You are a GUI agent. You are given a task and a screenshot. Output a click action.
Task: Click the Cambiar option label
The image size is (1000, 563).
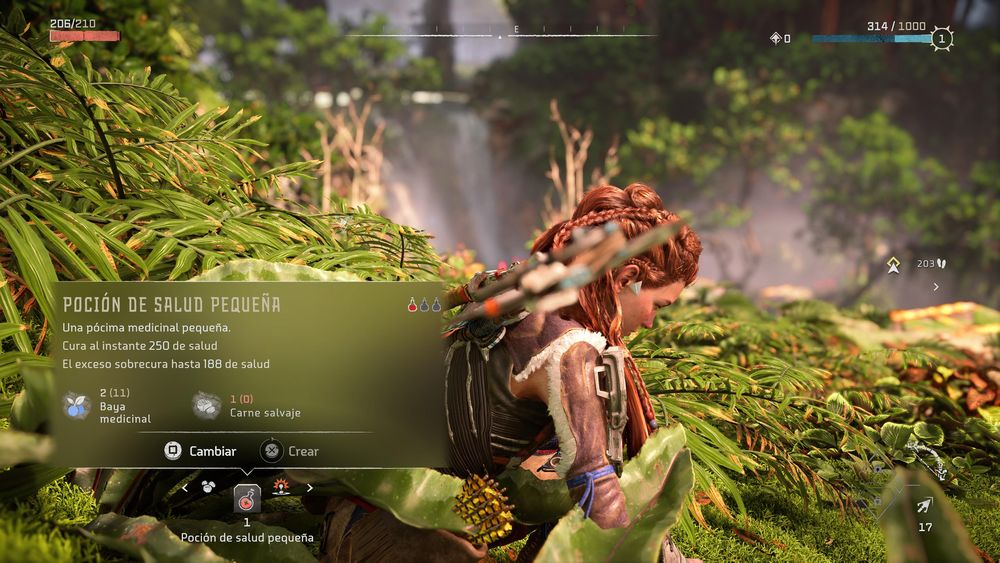[x=213, y=451]
